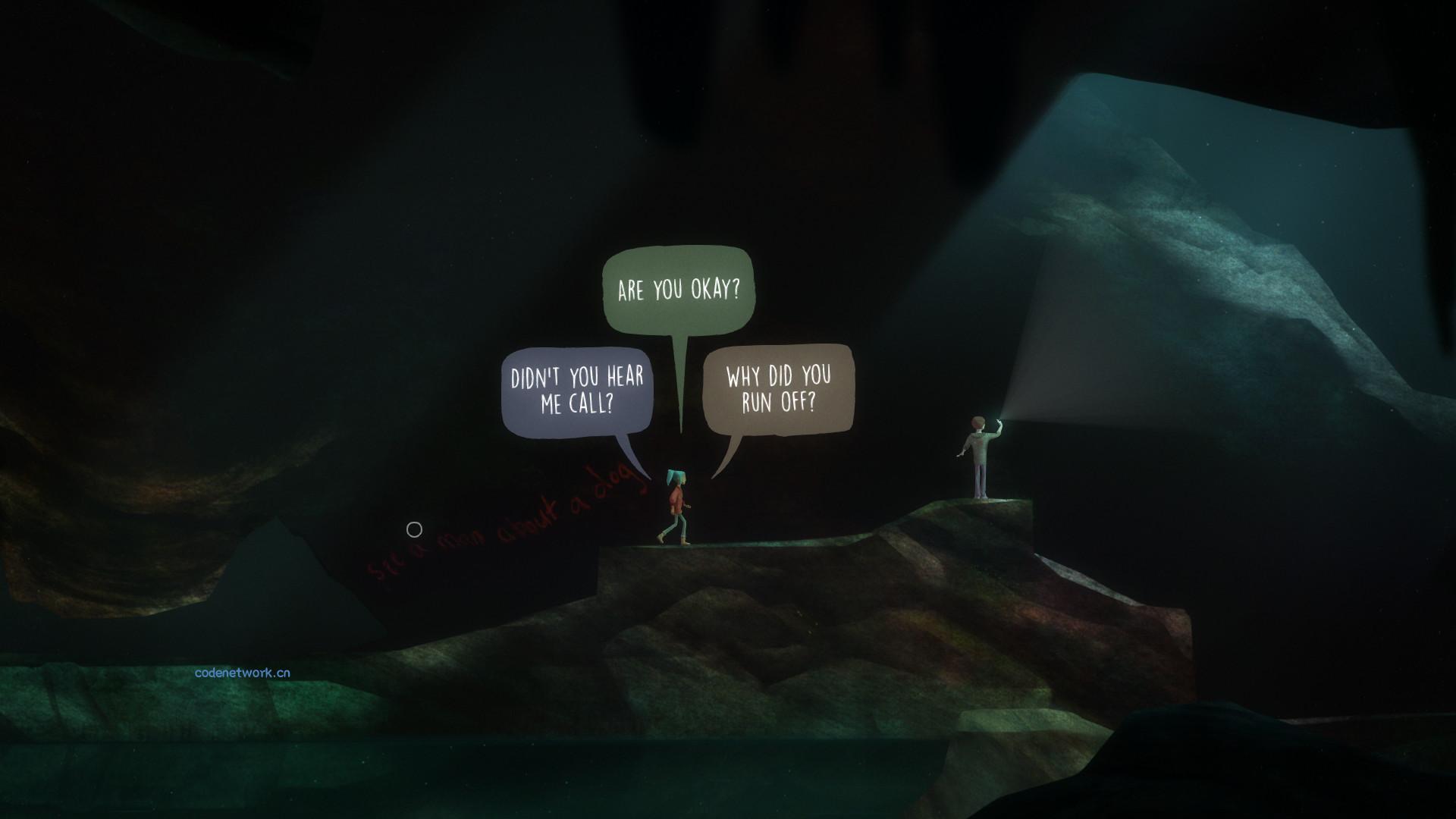Click the purple dialogue bubble's tail
1456x819 pixels.
(626, 449)
